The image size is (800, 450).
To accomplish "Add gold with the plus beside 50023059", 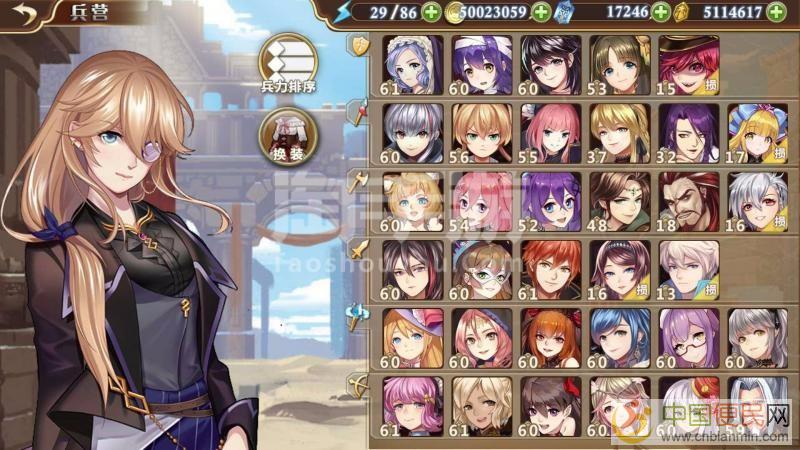I will pos(540,13).
